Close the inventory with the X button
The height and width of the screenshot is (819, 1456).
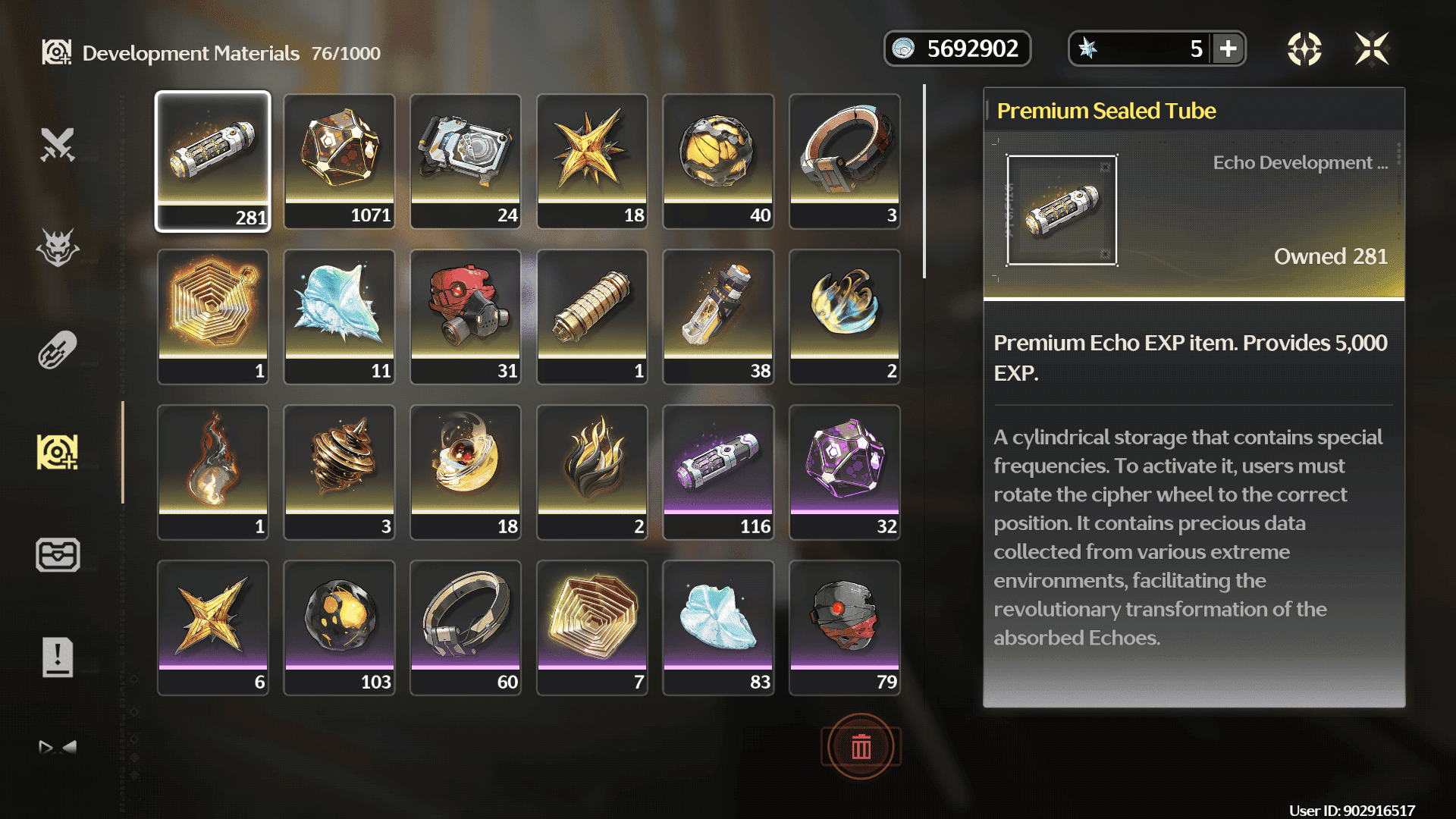coord(1372,49)
